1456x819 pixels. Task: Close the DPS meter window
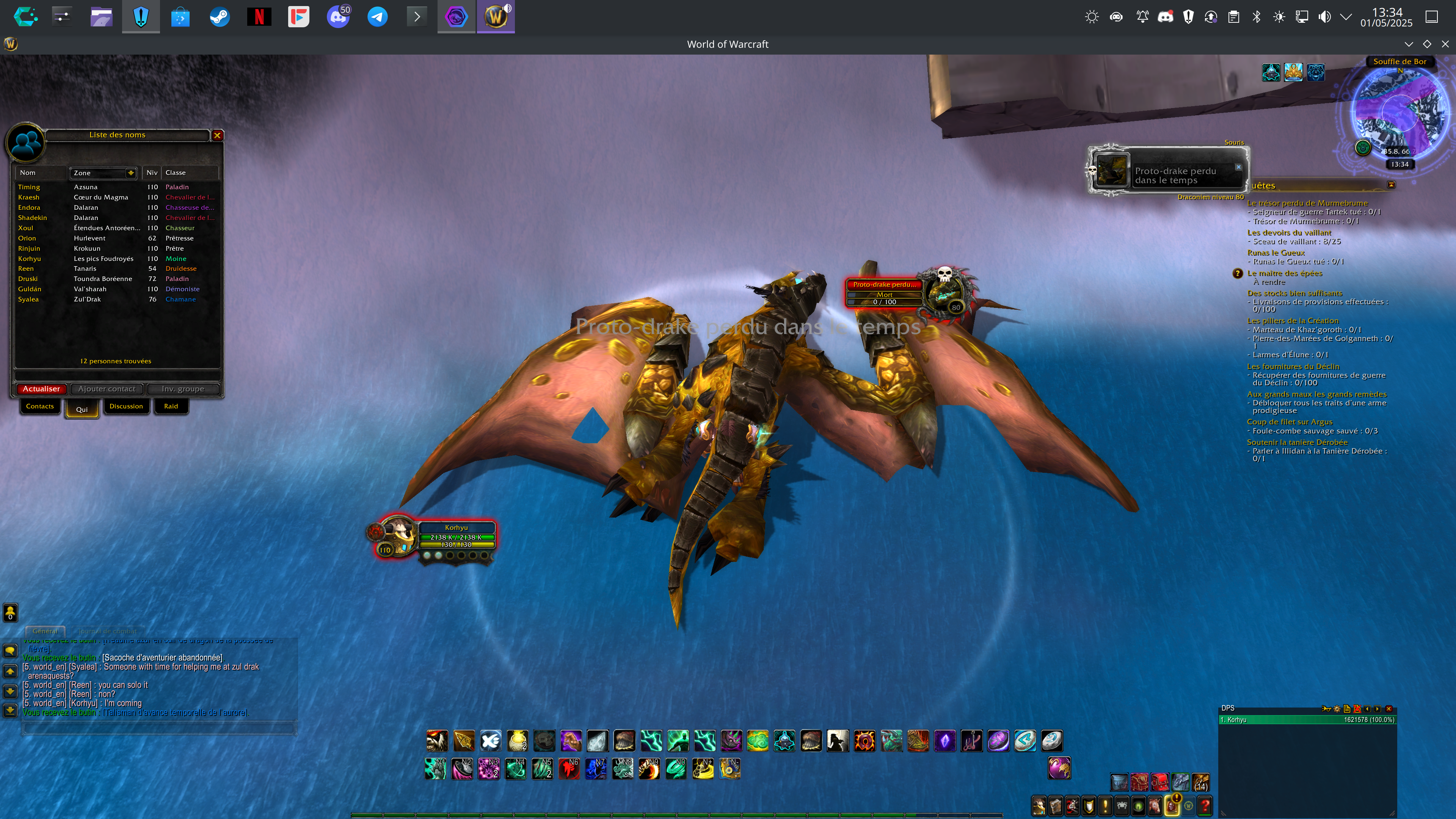point(1389,709)
